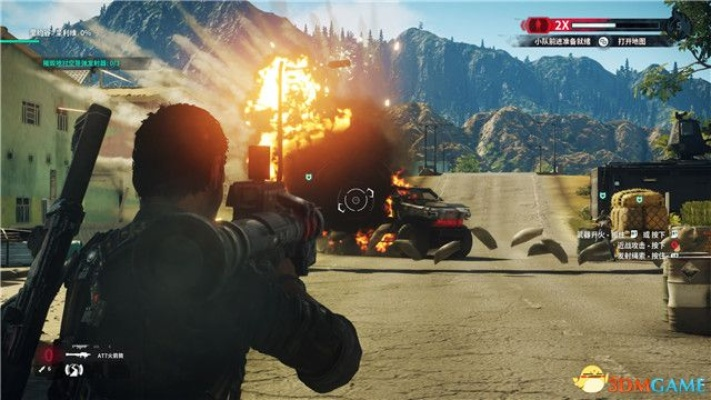Screen dimensions: 711x400
Task: Click the red grenade icon beside weapons
Action: pos(47,353)
